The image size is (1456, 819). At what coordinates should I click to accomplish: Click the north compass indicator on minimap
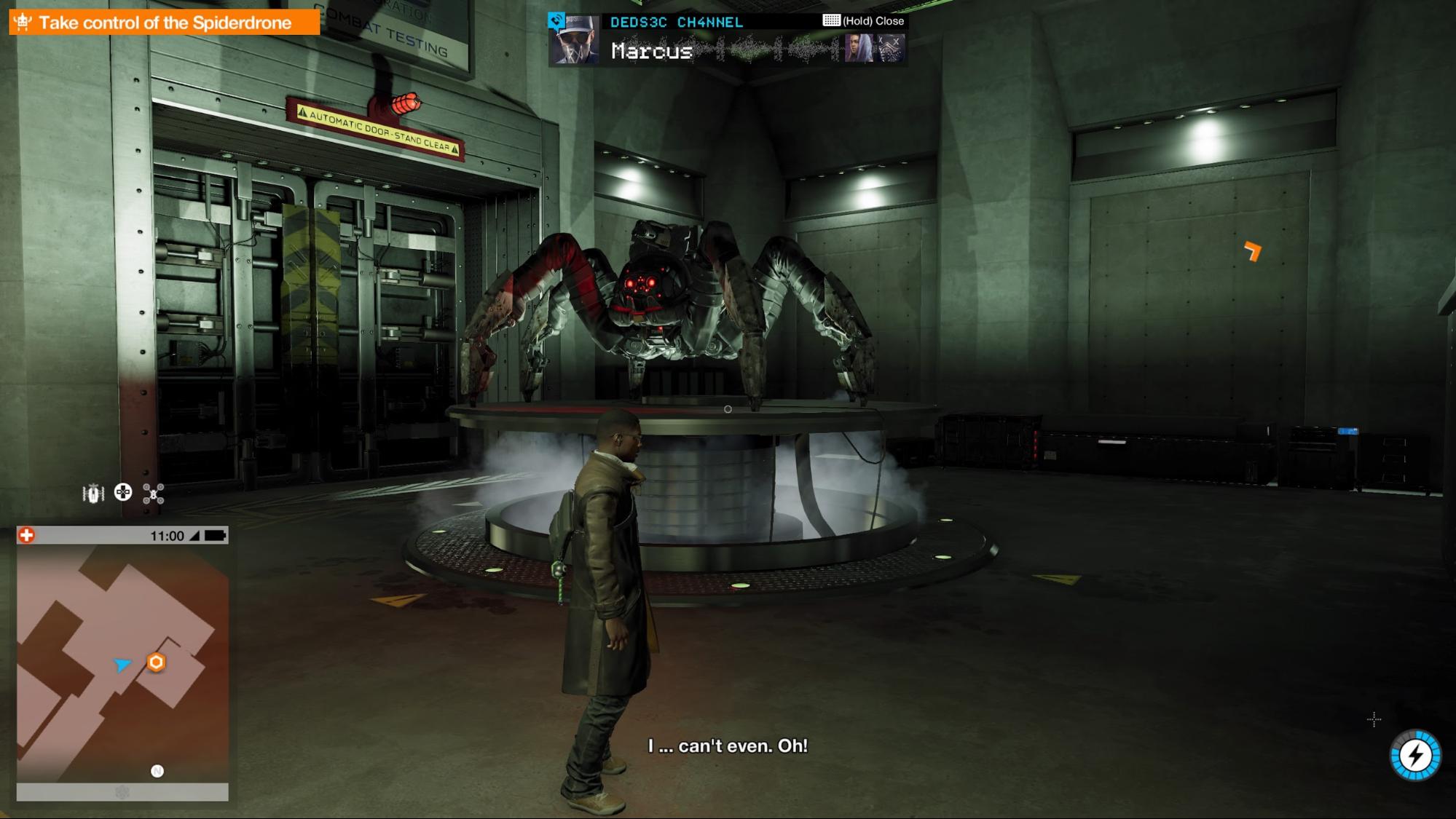coord(157,771)
